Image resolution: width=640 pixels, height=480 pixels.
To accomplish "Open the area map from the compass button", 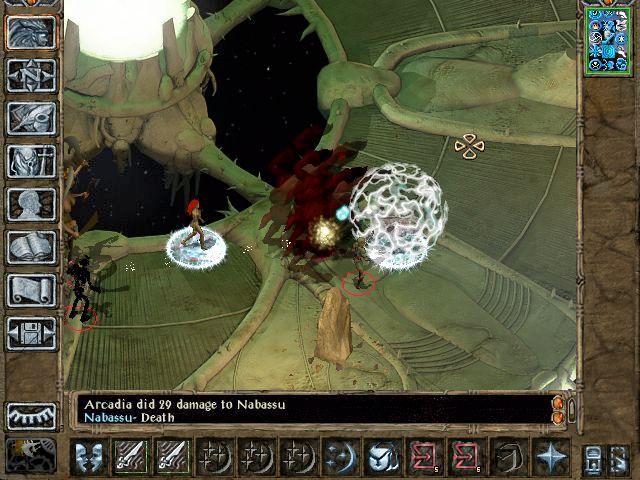I will coord(31,75).
